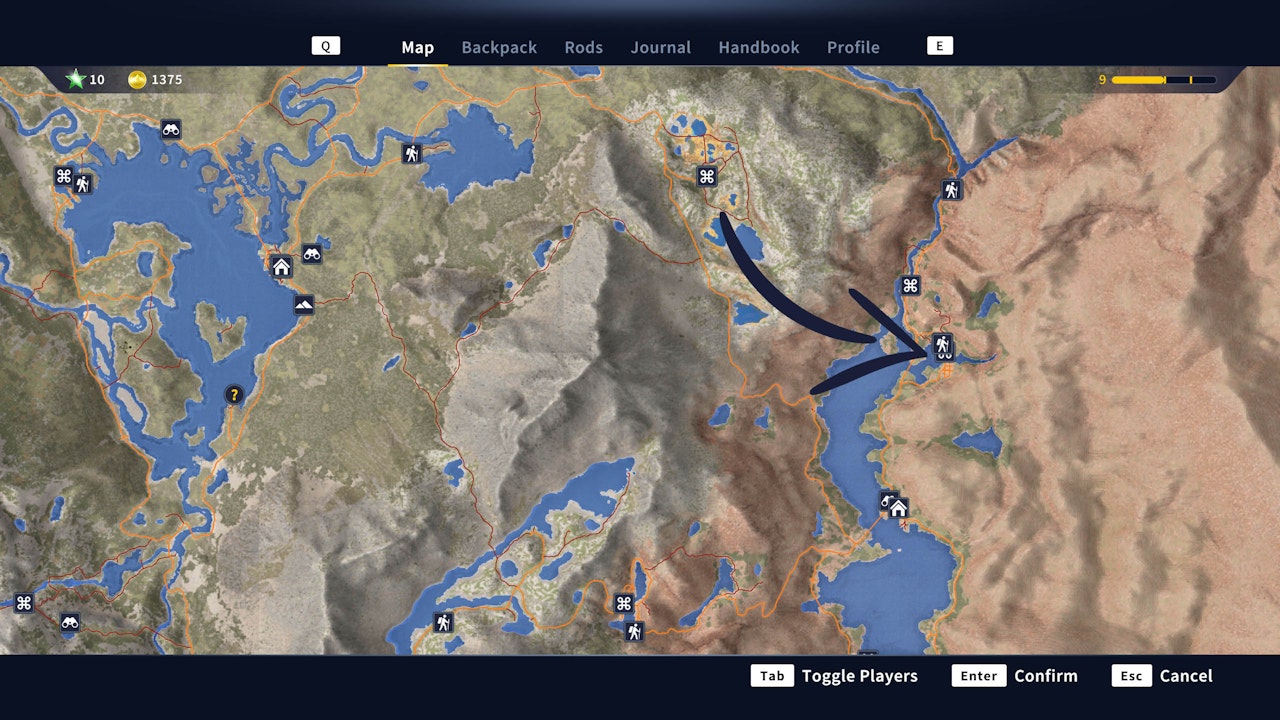Viewport: 1280px width, 720px height.
Task: Click the yellow question mark map marker
Action: click(x=233, y=394)
